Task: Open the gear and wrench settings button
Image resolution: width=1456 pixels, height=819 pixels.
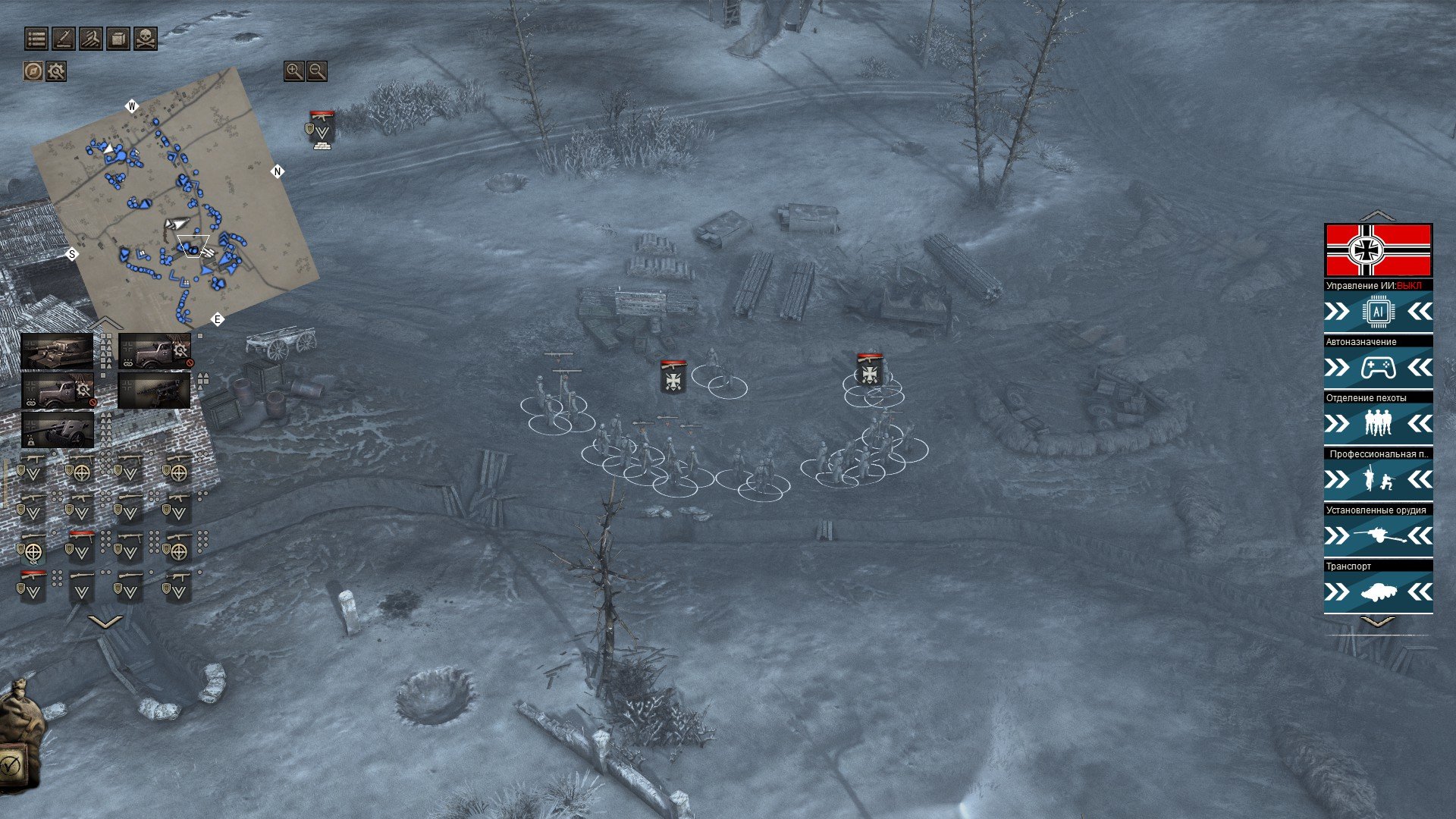Action: pyautogui.click(x=56, y=71)
